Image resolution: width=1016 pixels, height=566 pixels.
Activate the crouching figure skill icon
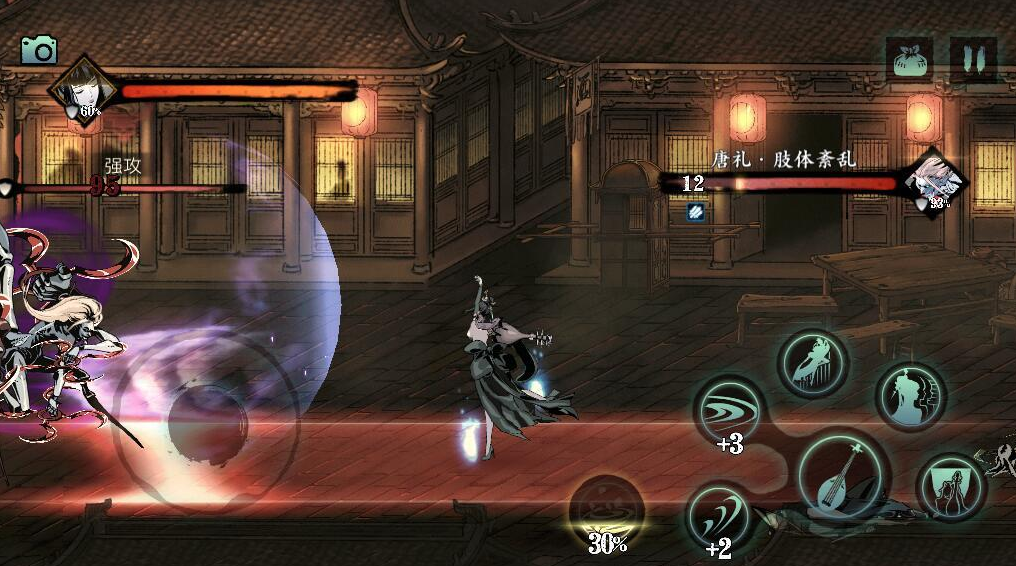point(813,363)
